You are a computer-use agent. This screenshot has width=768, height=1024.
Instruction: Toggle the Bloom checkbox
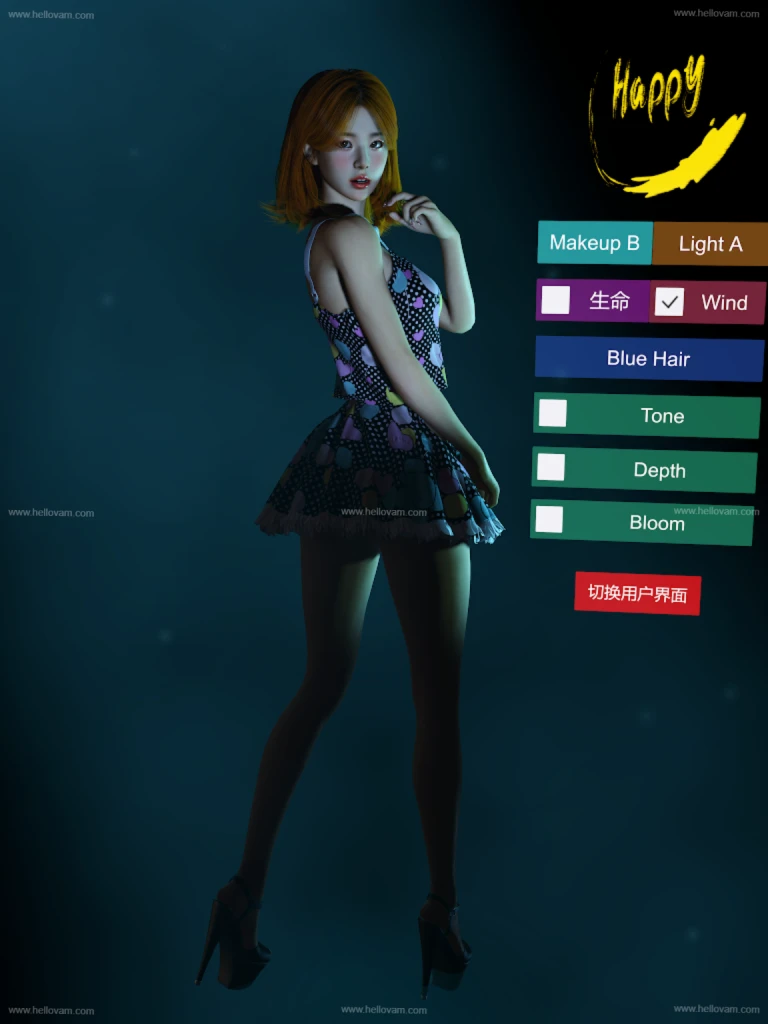coord(549,520)
